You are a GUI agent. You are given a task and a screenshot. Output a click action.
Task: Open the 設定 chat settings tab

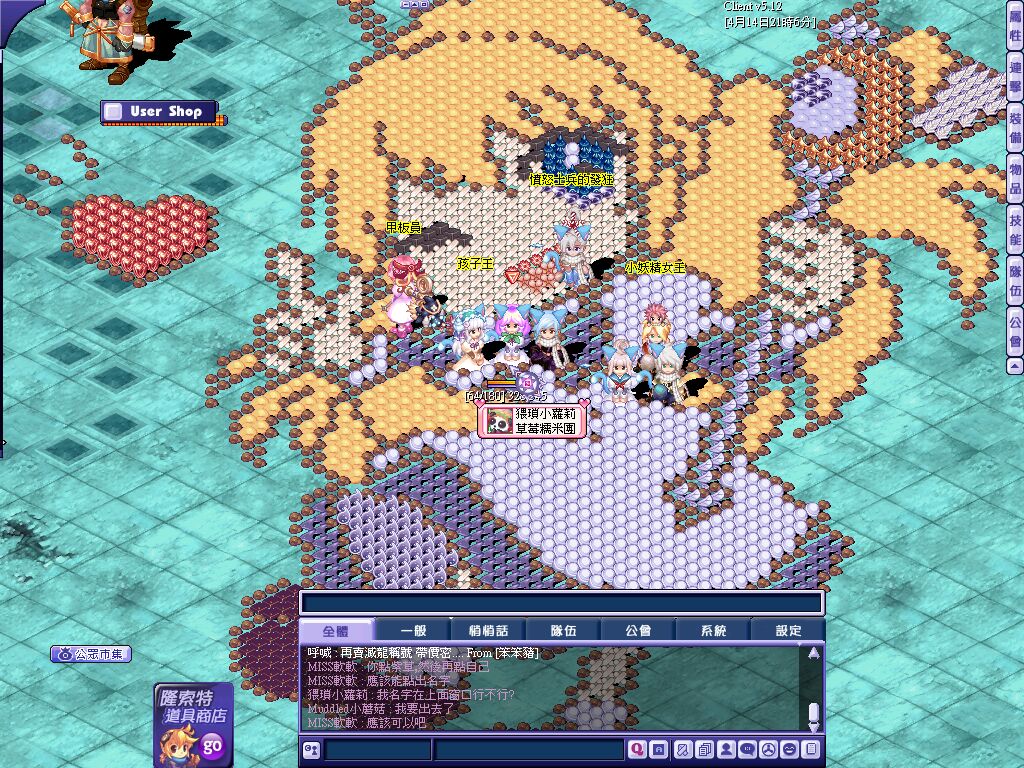[x=789, y=631]
